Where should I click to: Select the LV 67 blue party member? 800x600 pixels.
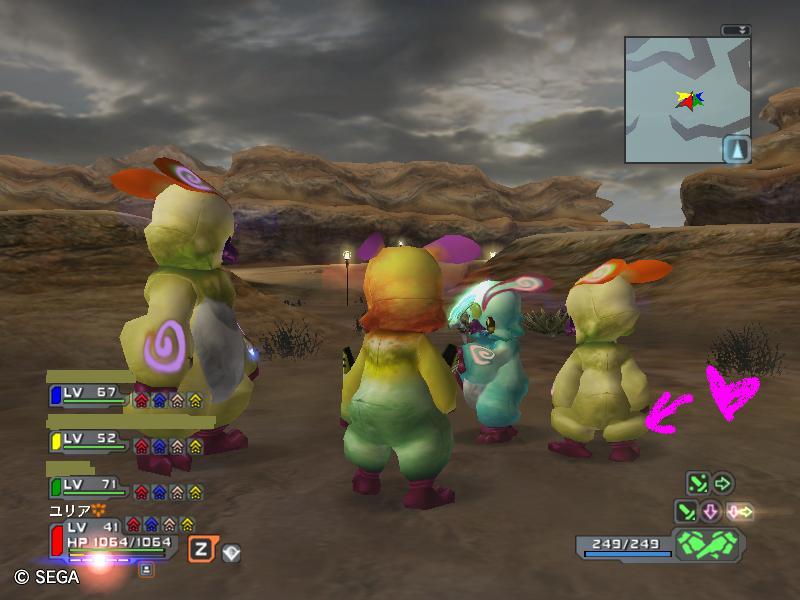90,396
